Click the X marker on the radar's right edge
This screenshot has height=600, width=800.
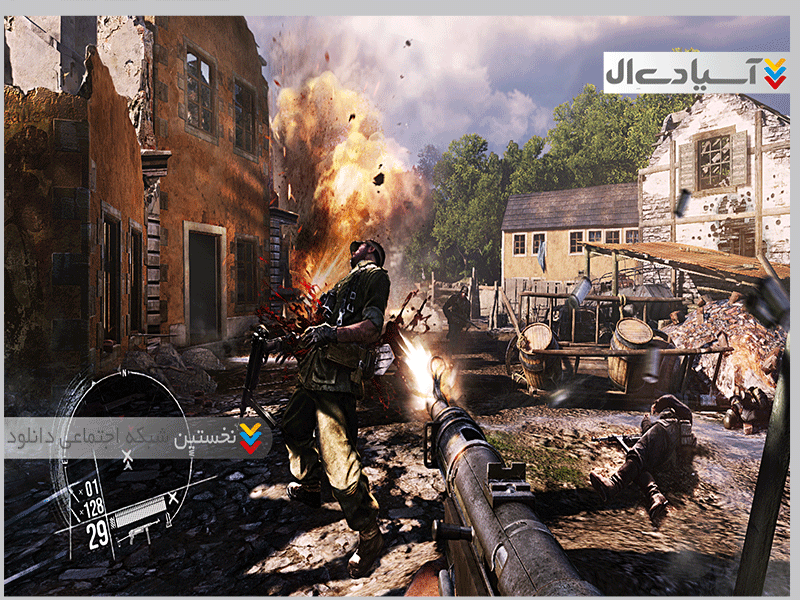pos(173,497)
